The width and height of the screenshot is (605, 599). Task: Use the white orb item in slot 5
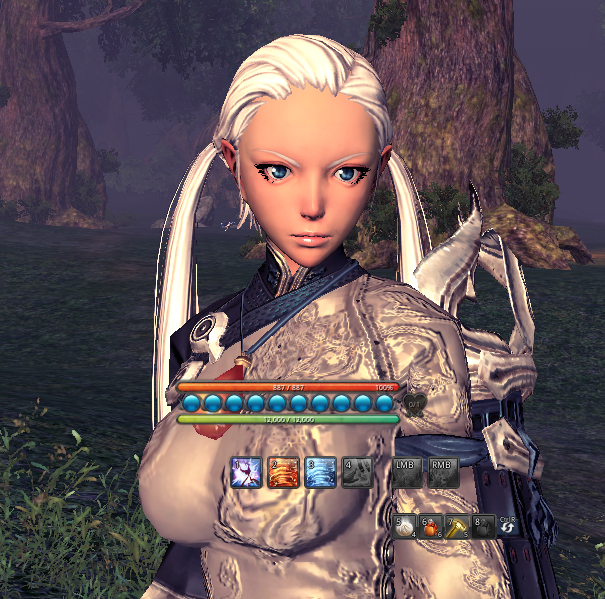[x=405, y=527]
